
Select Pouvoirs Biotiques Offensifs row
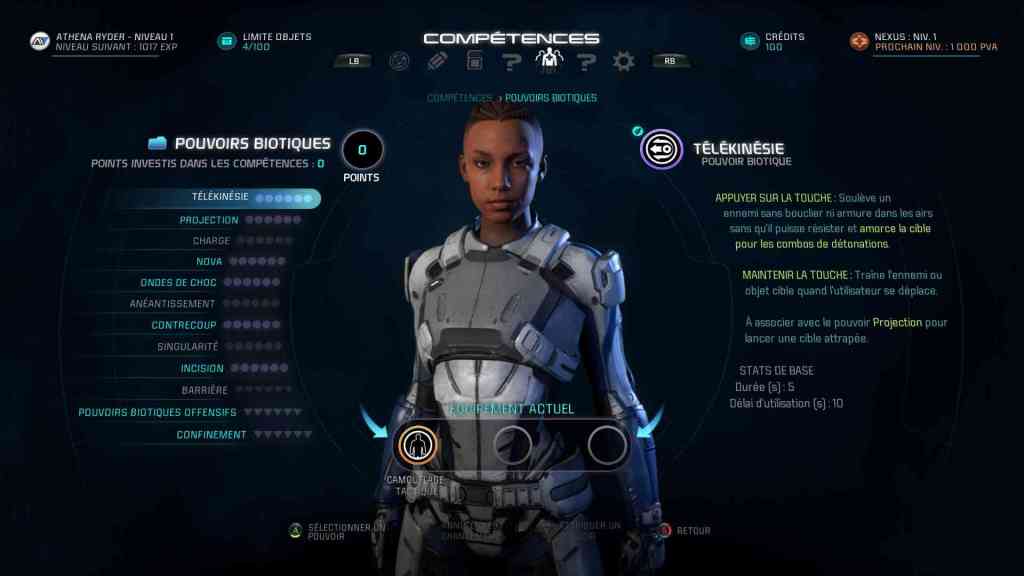[157, 412]
